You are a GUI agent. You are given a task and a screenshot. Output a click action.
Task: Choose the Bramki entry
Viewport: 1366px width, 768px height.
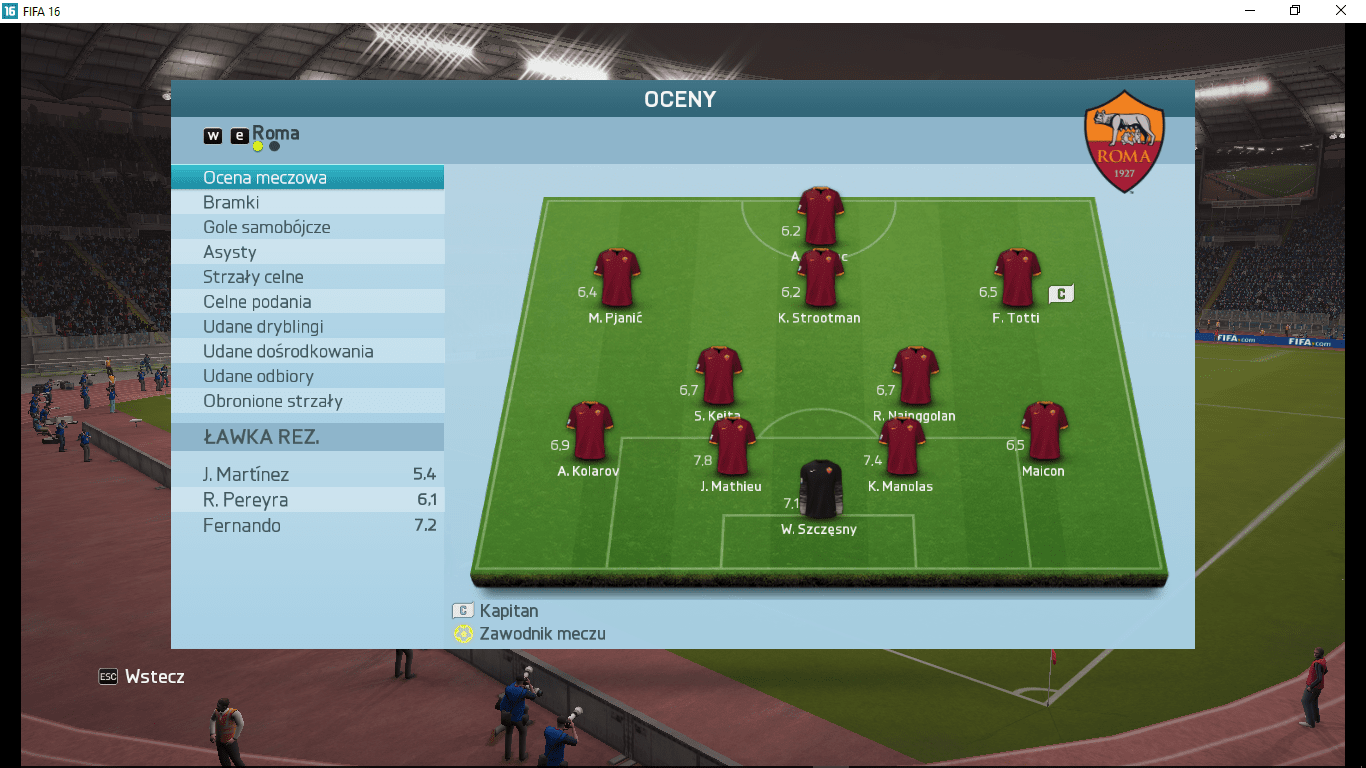tap(231, 203)
